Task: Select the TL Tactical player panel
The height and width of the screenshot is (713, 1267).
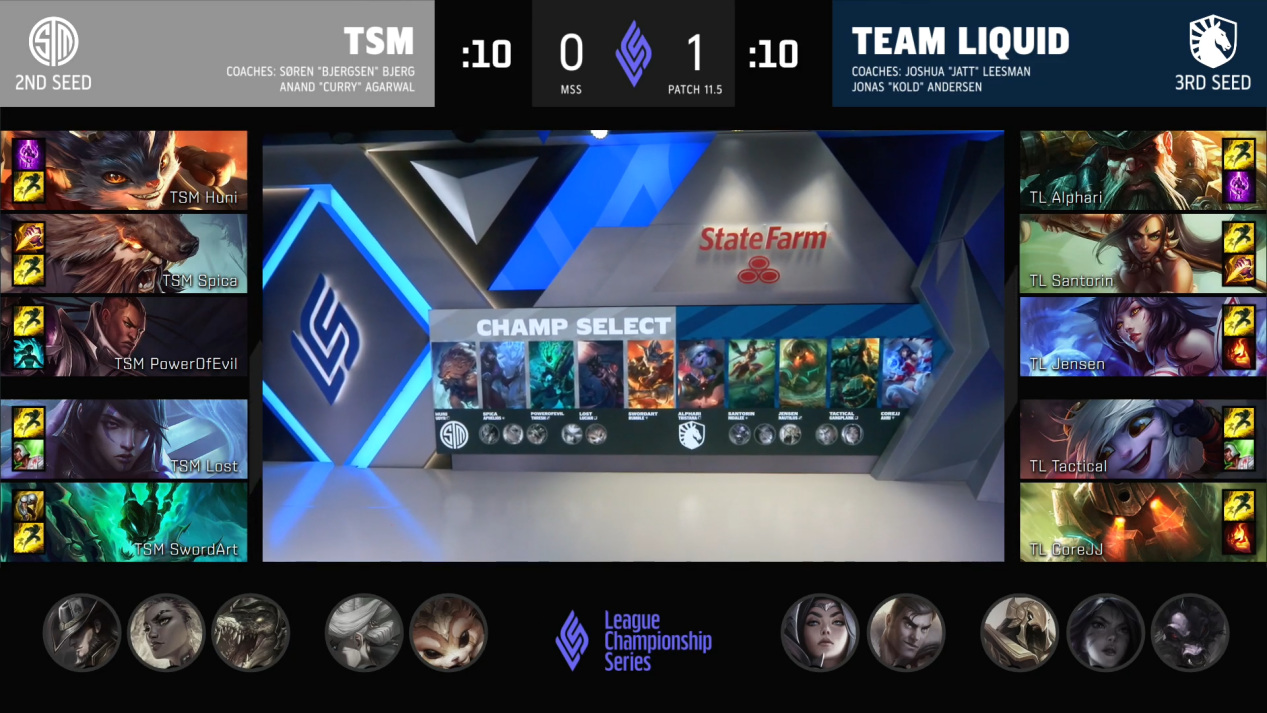Action: (x=1142, y=438)
